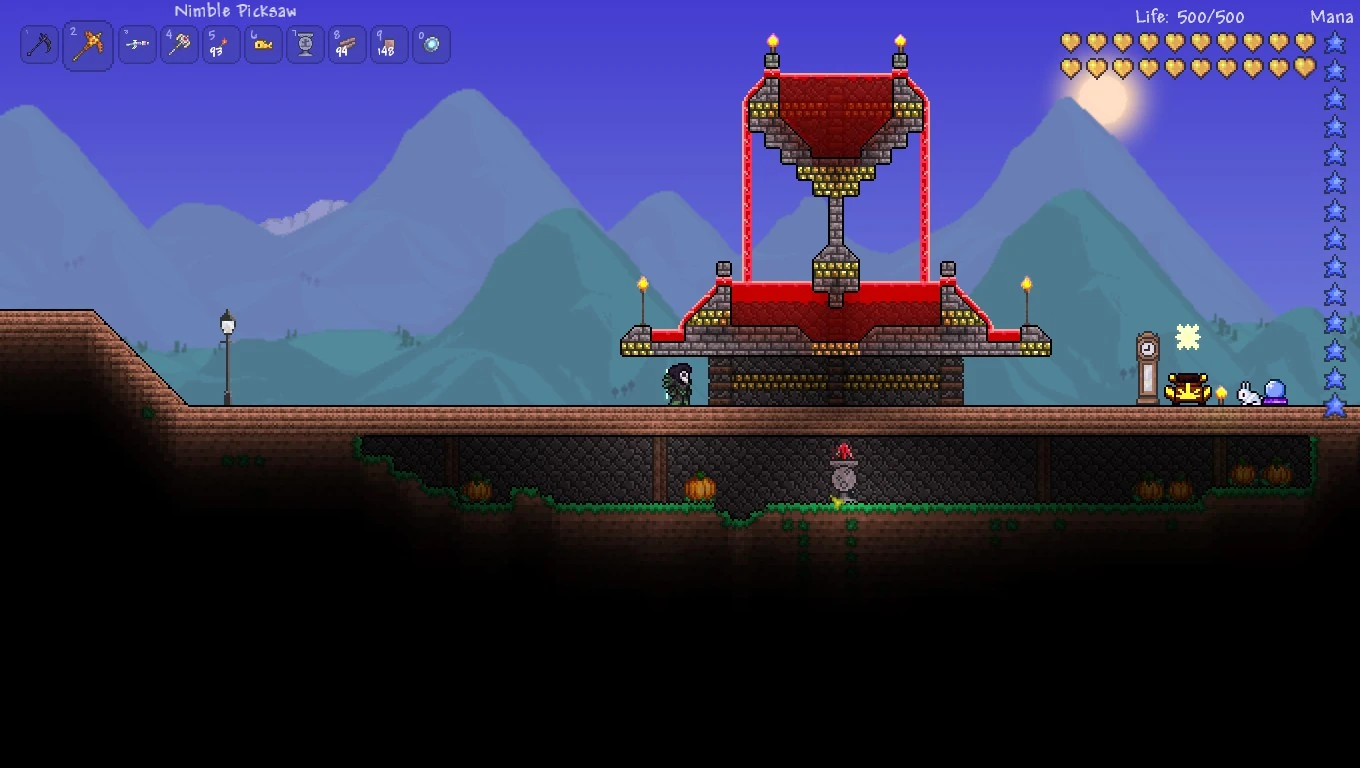Select the block stack of 148 in slot 9

click(x=388, y=44)
